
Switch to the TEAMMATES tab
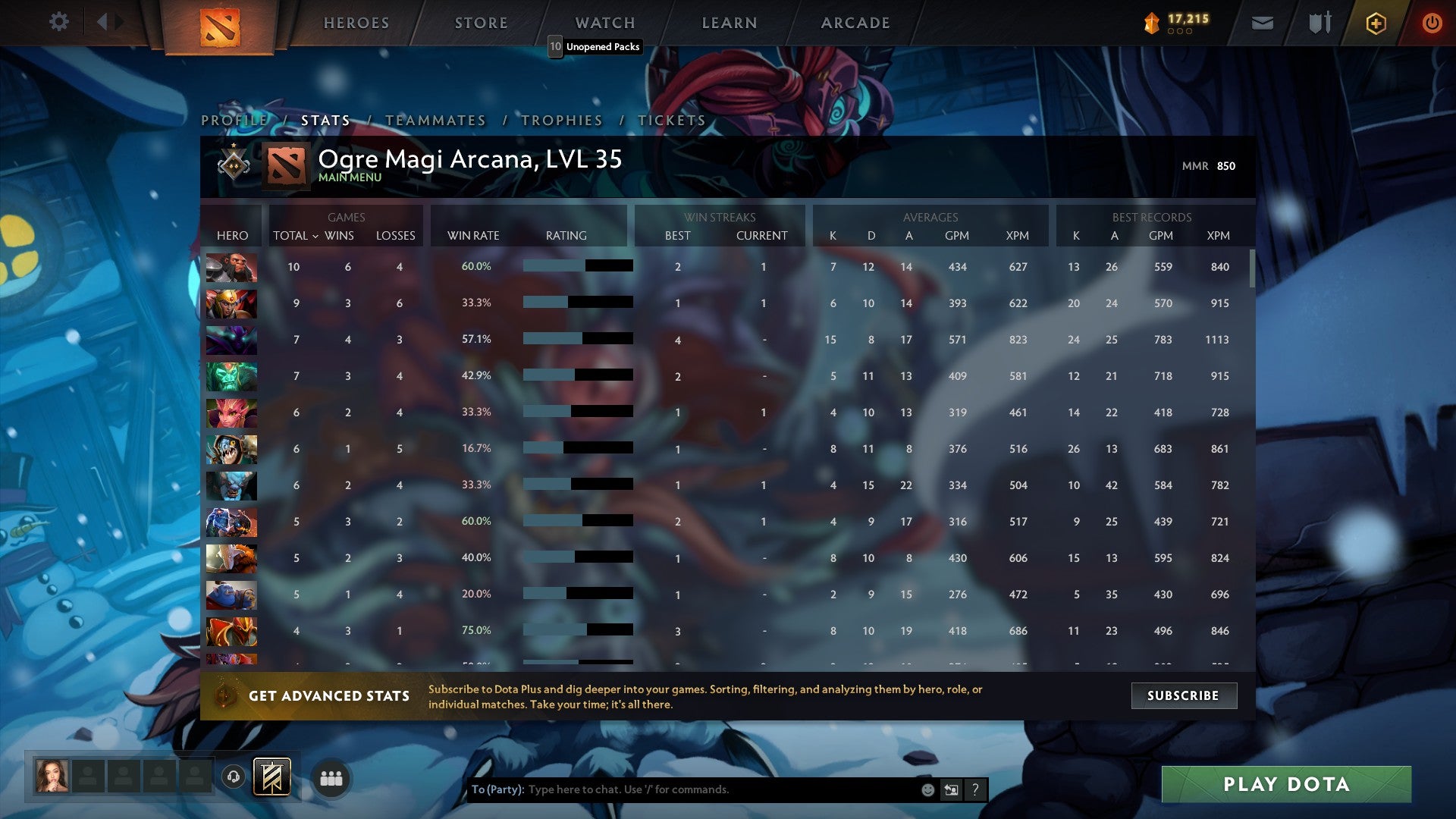[436, 120]
